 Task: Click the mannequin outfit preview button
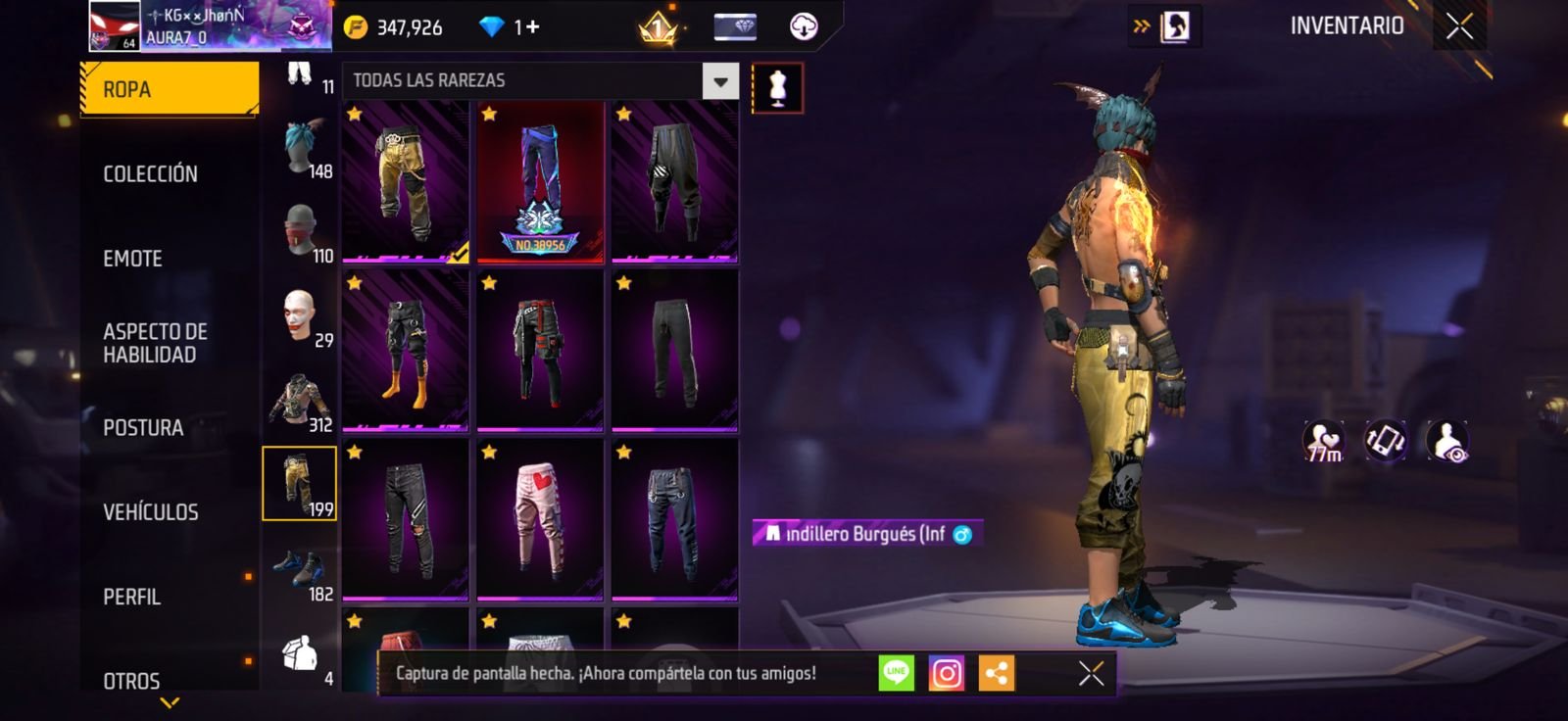coord(777,88)
